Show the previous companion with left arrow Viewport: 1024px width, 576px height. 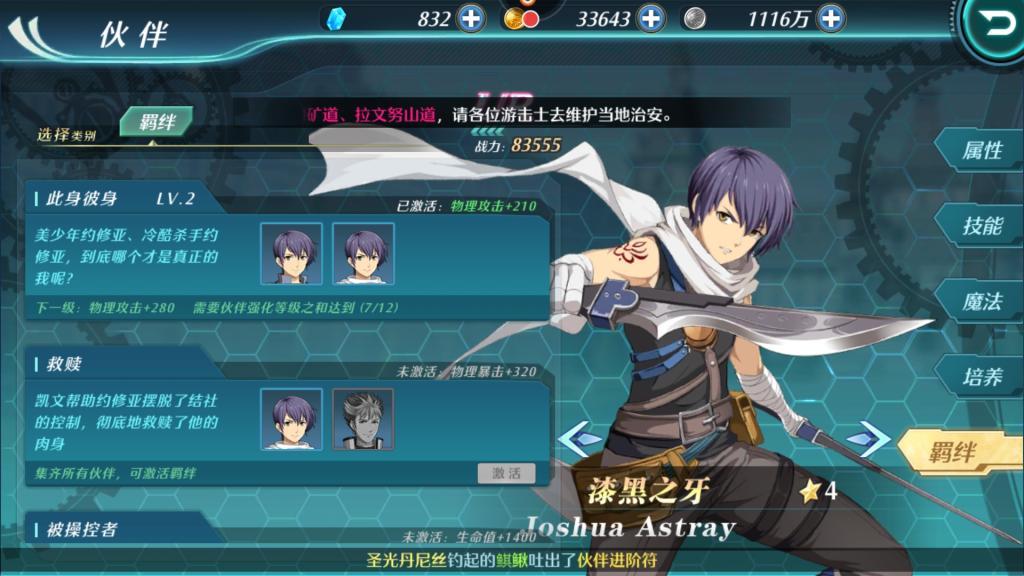pyautogui.click(x=579, y=438)
